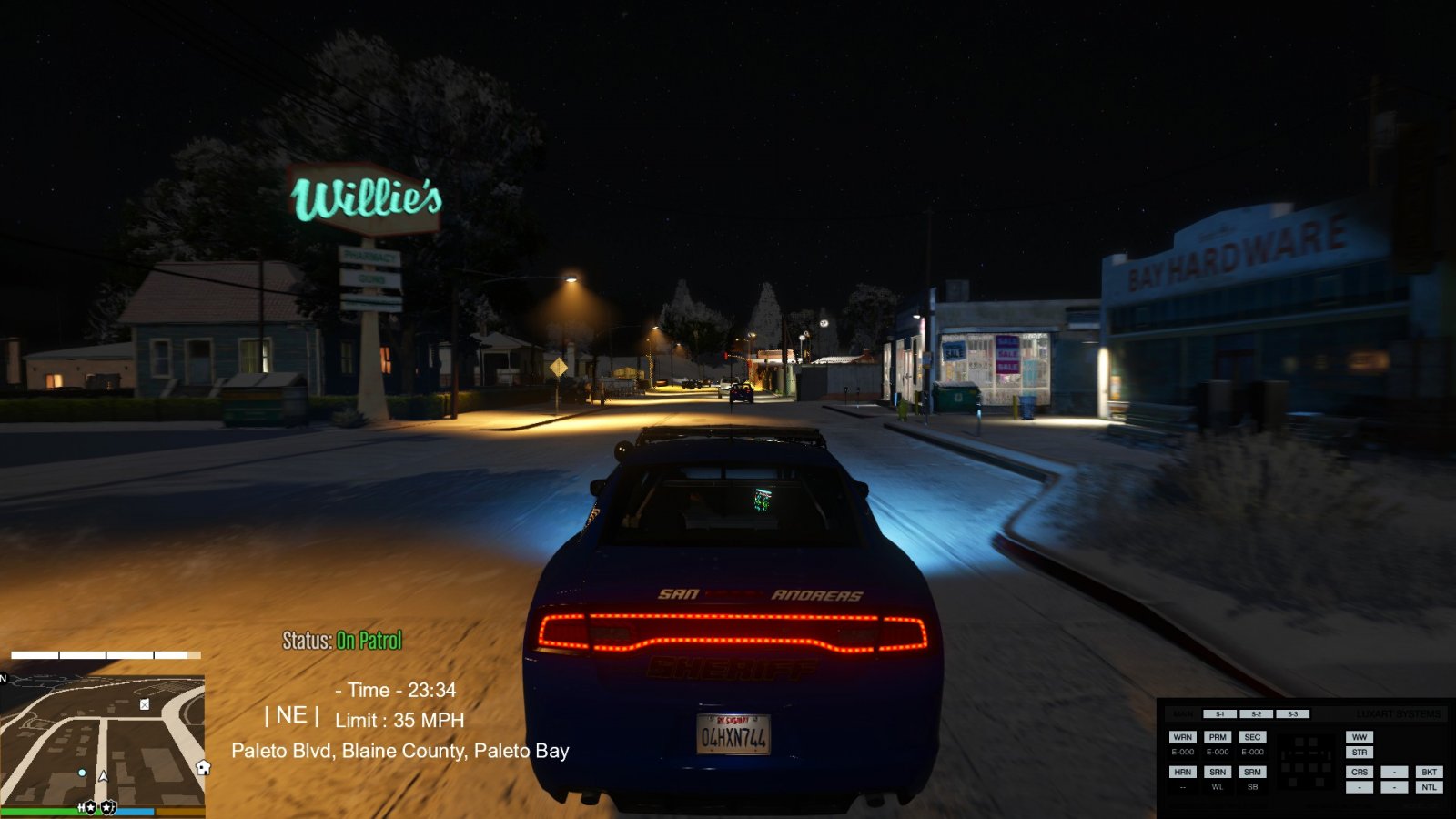Click the cyan dot blip on minimap
Screen dimensions: 1456x819
(x=82, y=773)
